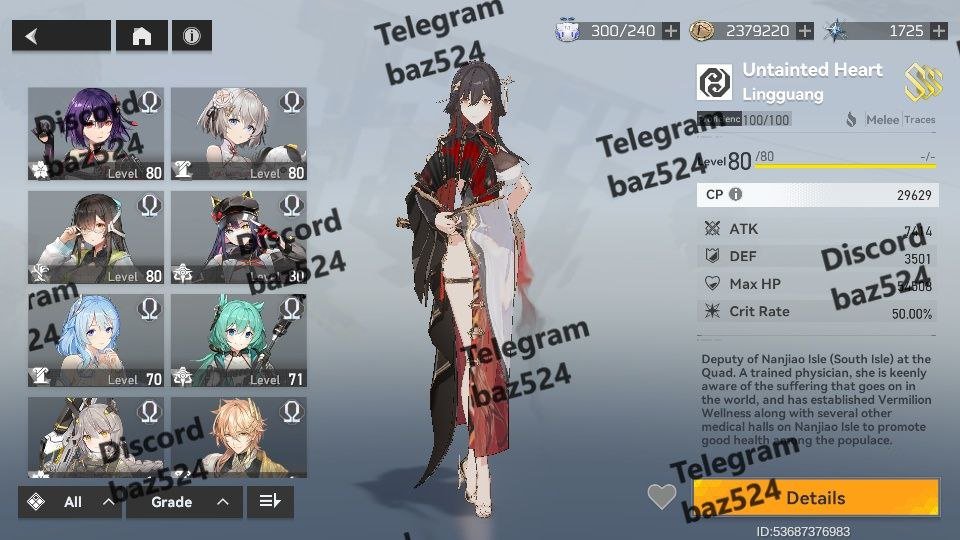Image resolution: width=960 pixels, height=540 pixels.
Task: Open the Grade sort dropdown
Action: click(x=184, y=502)
